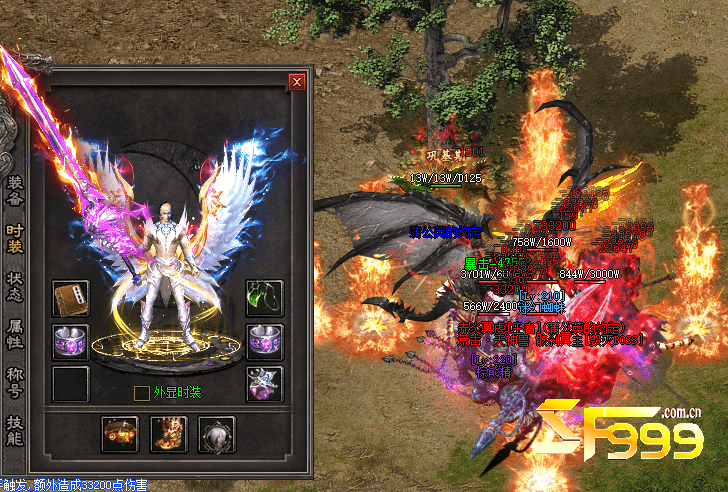Click the green jade item slot
This screenshot has width=728, height=492.
(x=264, y=298)
